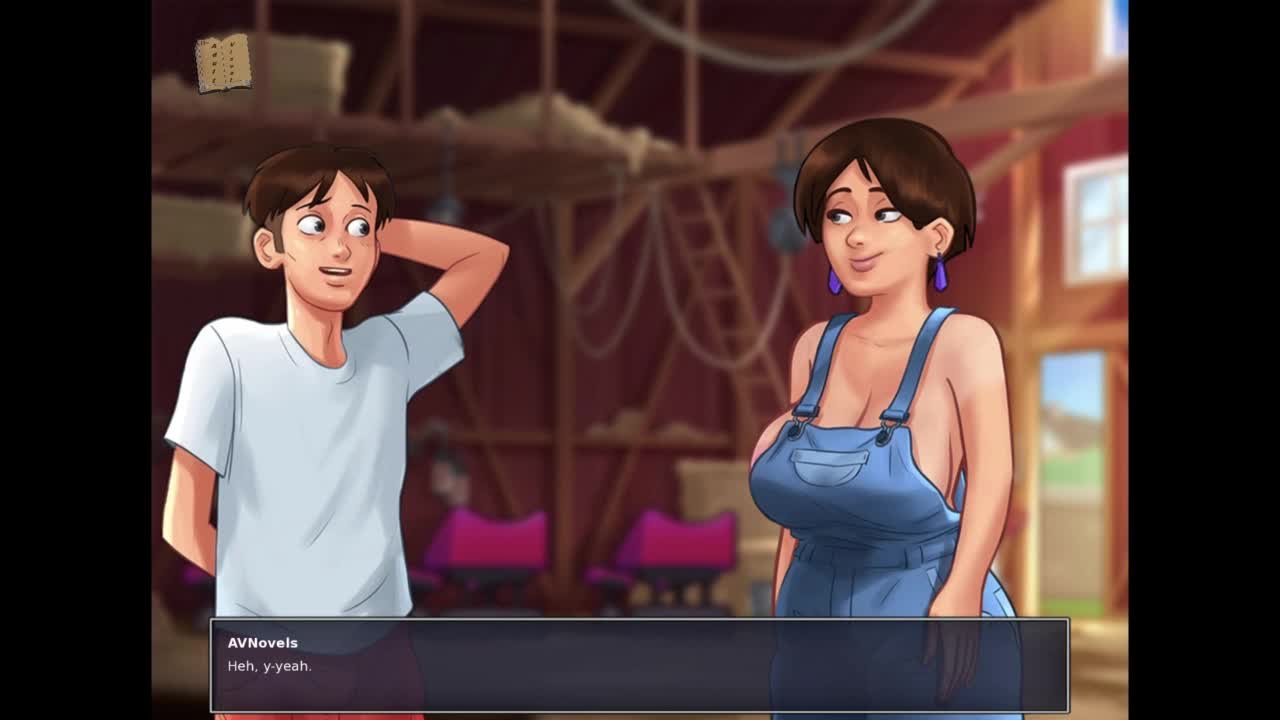Open the journal book icon

(223, 64)
